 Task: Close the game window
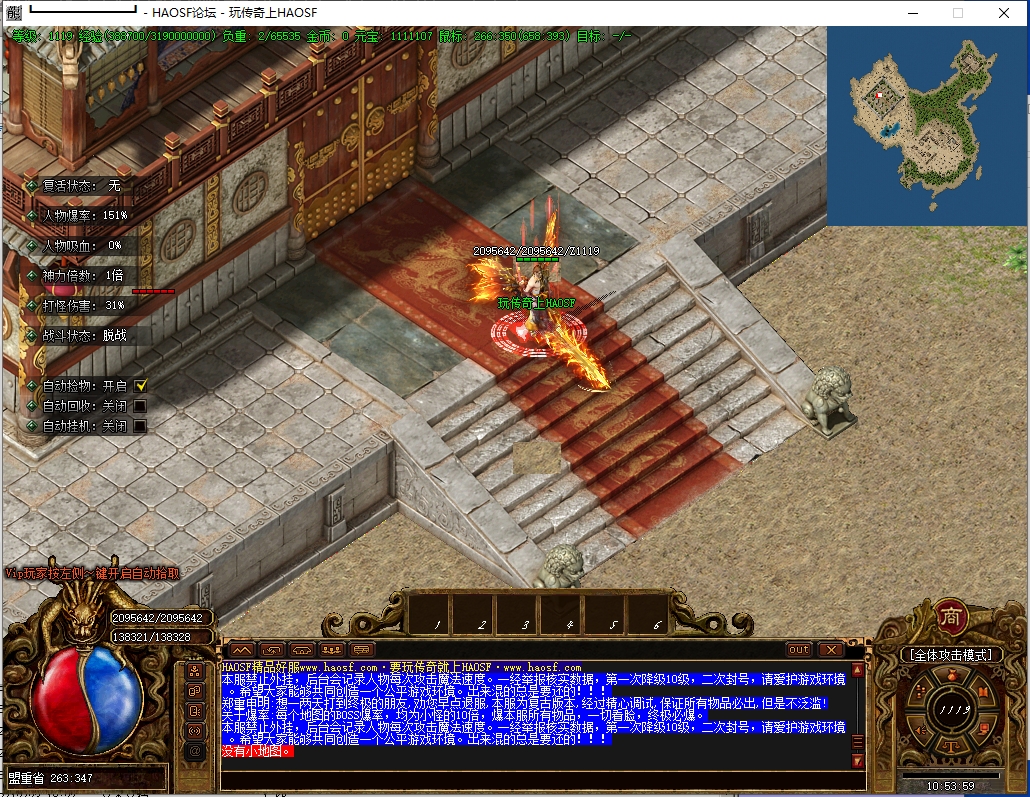pyautogui.click(x=1003, y=13)
